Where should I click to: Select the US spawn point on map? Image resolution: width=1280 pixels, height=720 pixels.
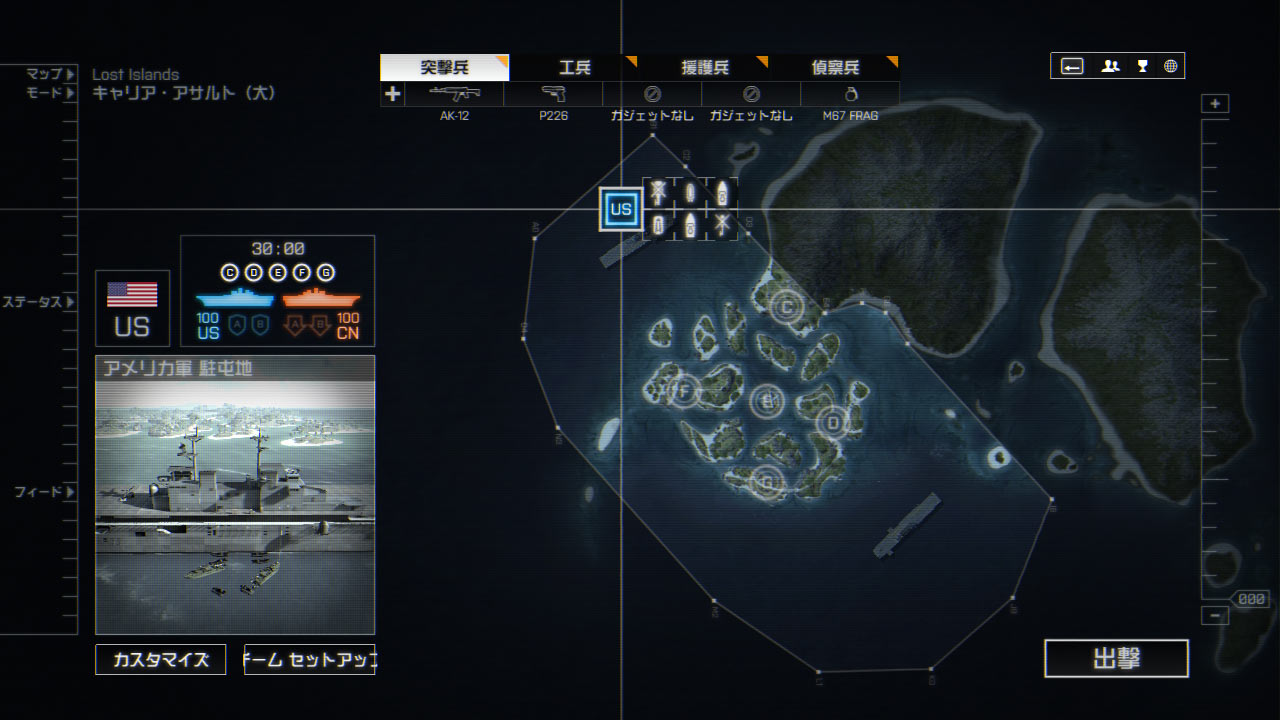tap(621, 209)
